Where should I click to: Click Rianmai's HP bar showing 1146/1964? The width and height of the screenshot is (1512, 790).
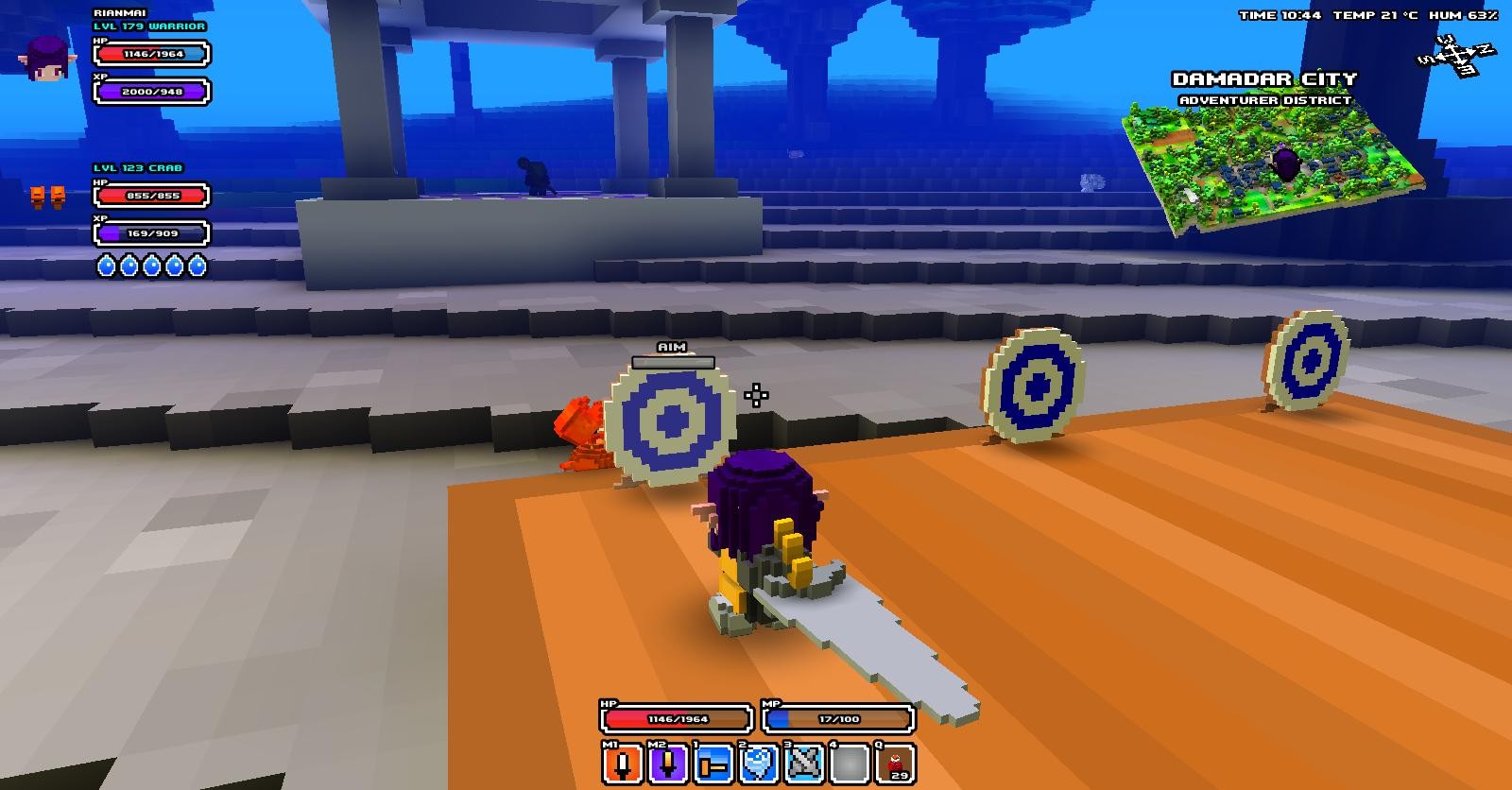tap(149, 54)
